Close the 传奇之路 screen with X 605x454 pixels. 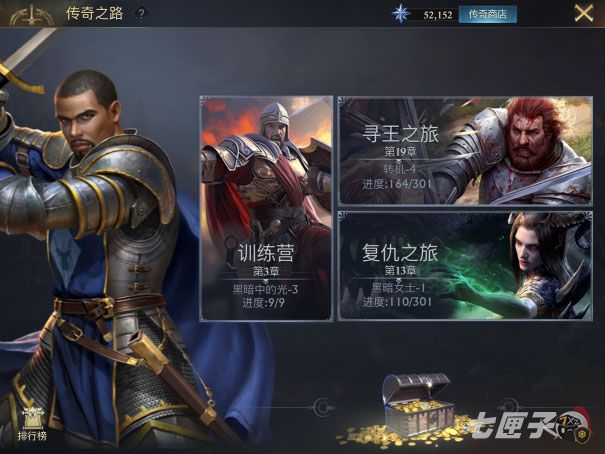point(583,14)
